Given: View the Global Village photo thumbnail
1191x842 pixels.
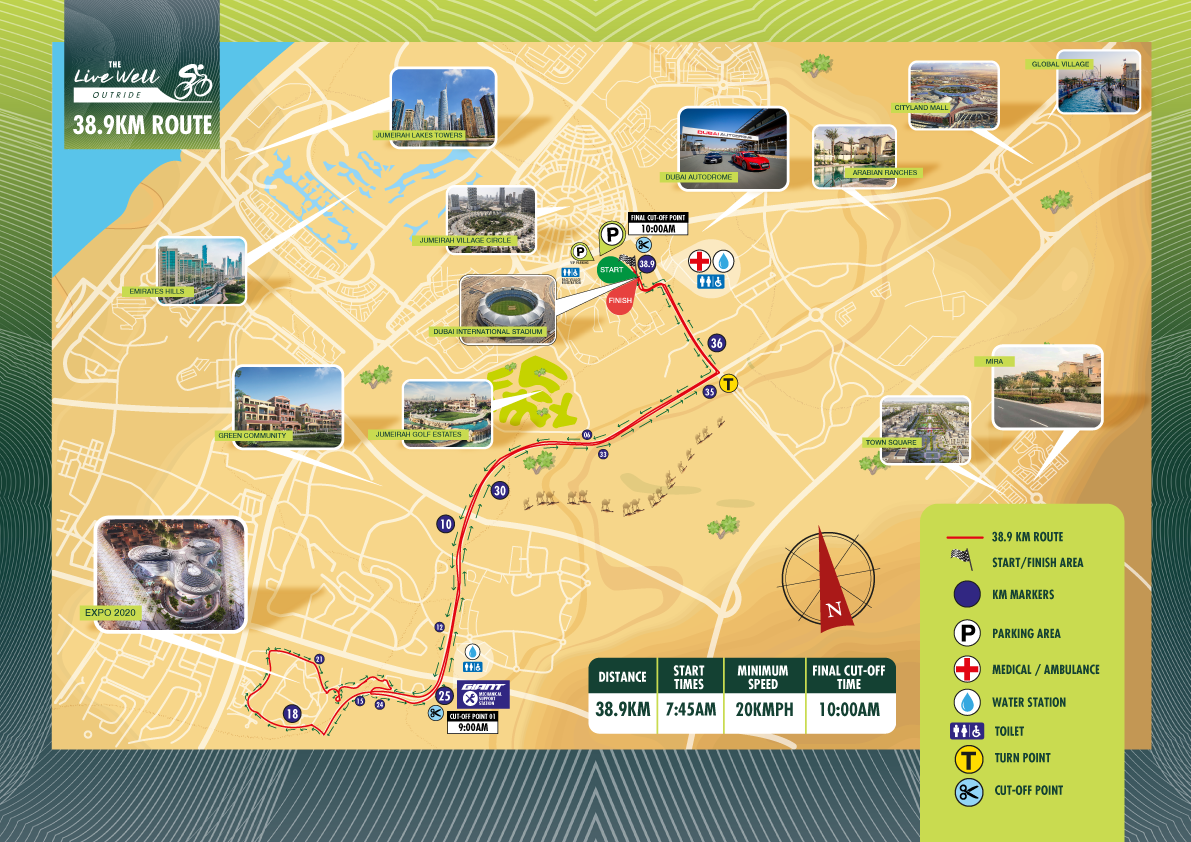Looking at the screenshot, I should pyautogui.click(x=1098, y=82).
